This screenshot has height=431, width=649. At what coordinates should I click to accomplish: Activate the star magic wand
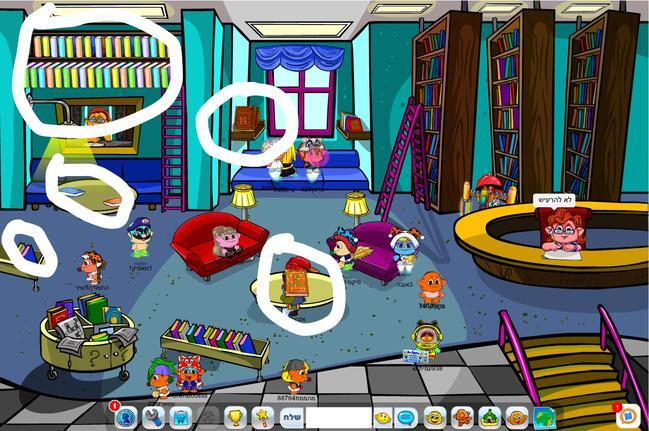click(x=261, y=416)
